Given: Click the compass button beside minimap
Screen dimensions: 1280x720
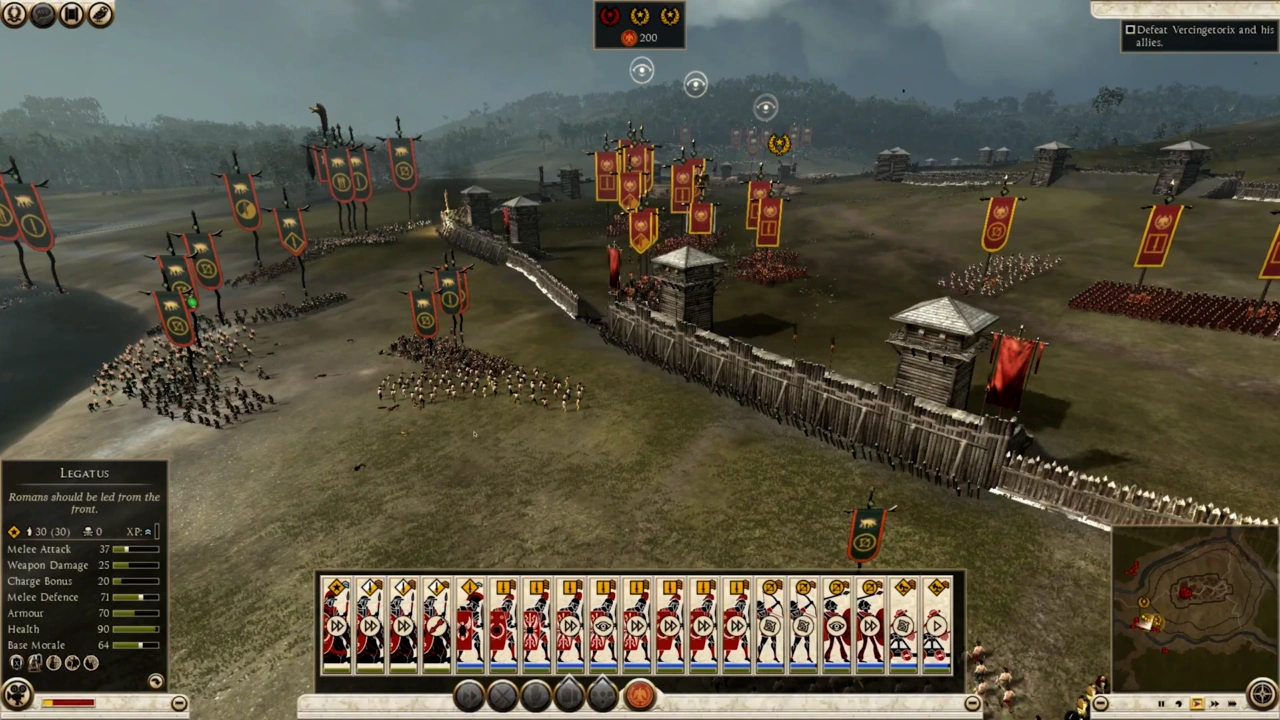Looking at the screenshot, I should [x=1263, y=693].
